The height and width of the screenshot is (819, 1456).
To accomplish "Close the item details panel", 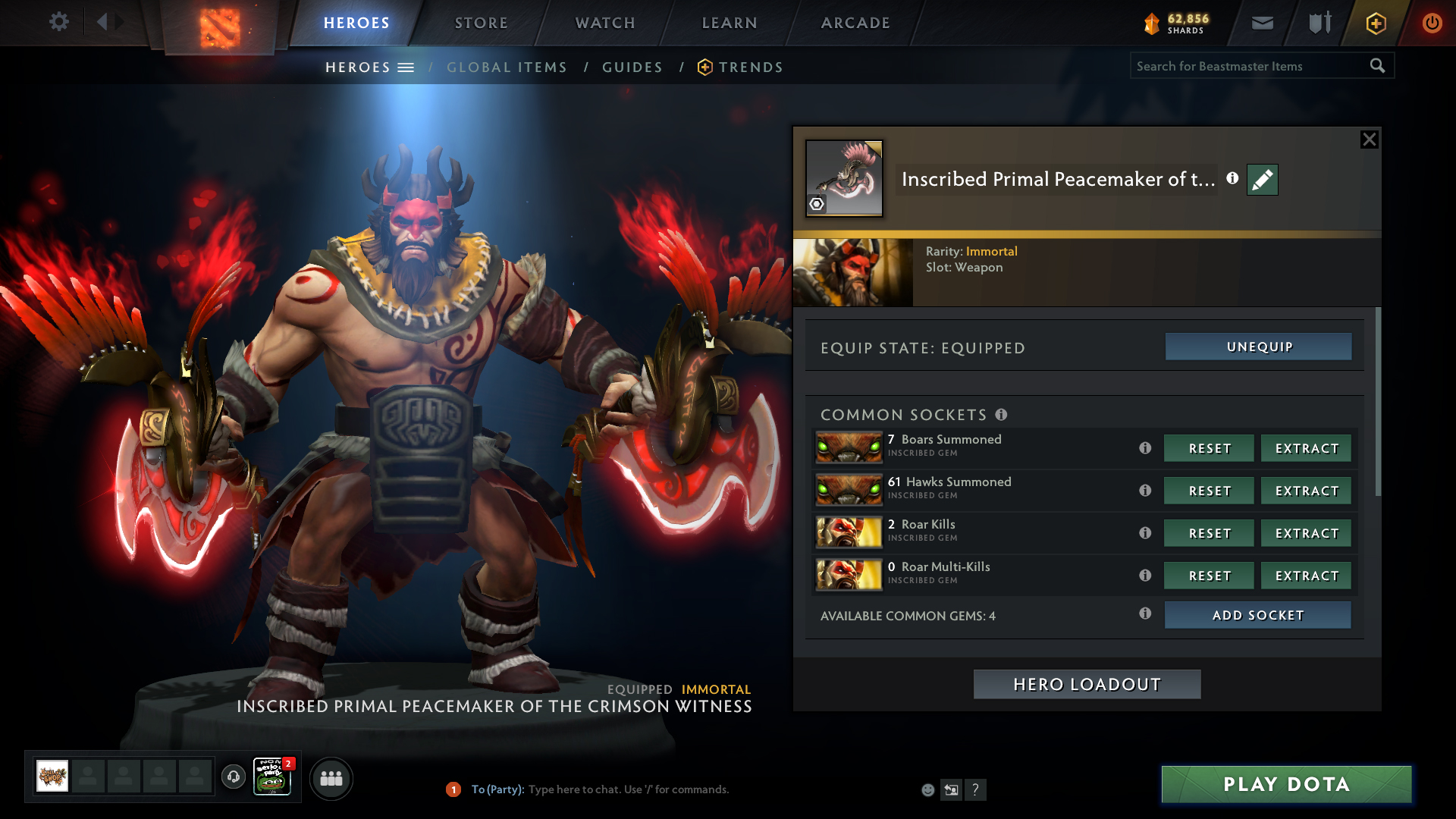I will tap(1369, 140).
